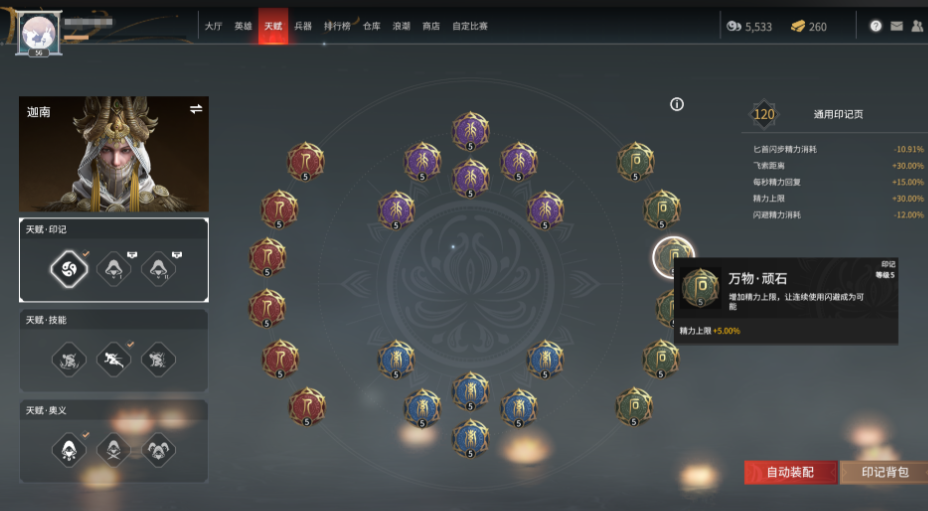Image resolution: width=928 pixels, height=511 pixels.
Task: Click the player avatar portrait
Action: coord(38,31)
